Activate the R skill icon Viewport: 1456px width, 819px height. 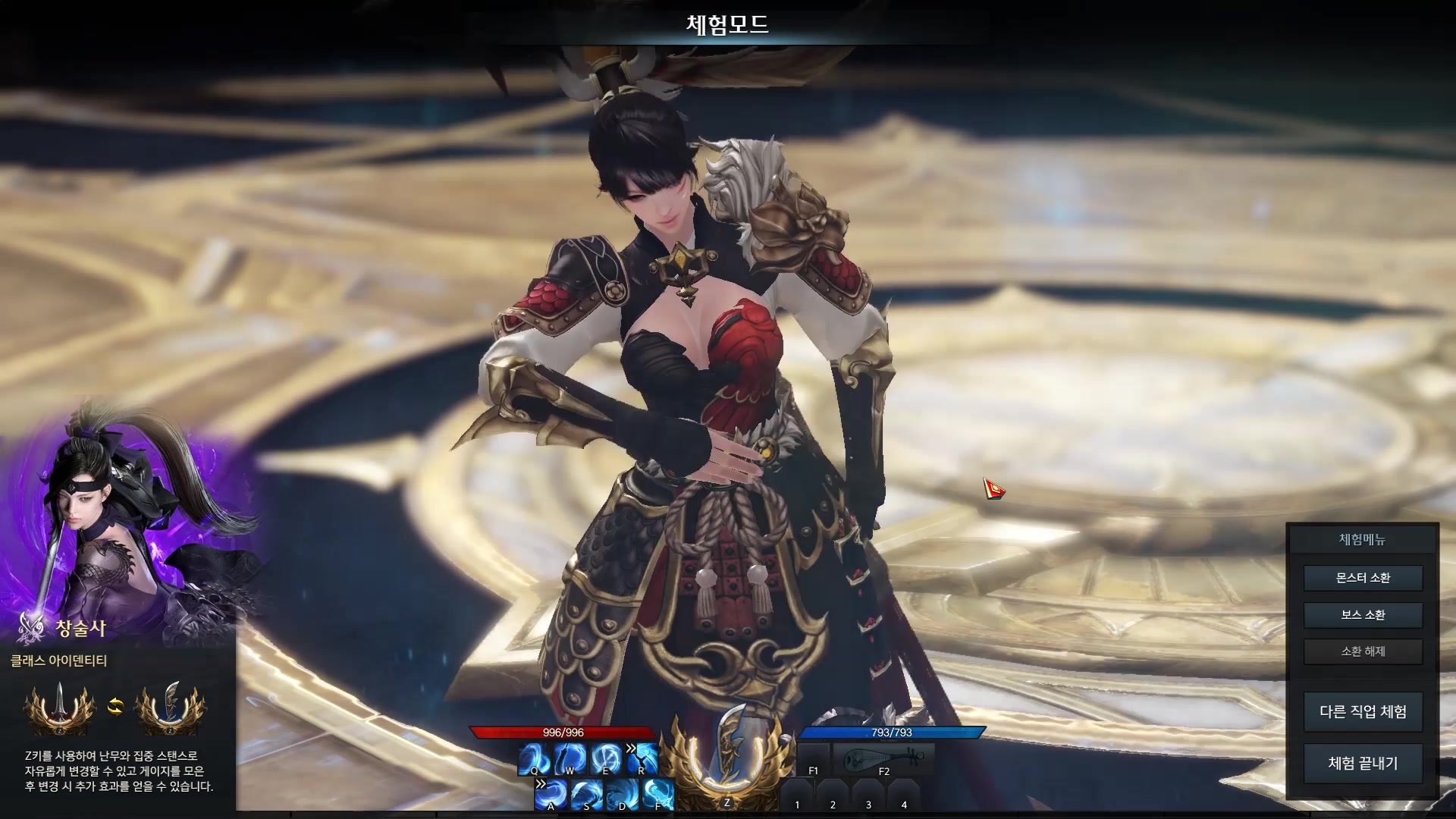pos(642,759)
